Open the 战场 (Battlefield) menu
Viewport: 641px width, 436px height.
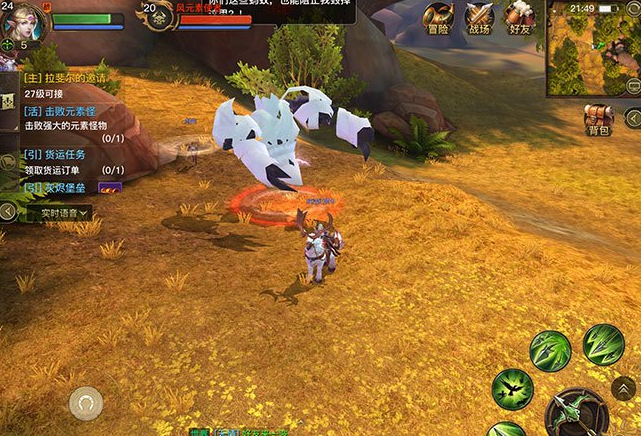point(478,17)
